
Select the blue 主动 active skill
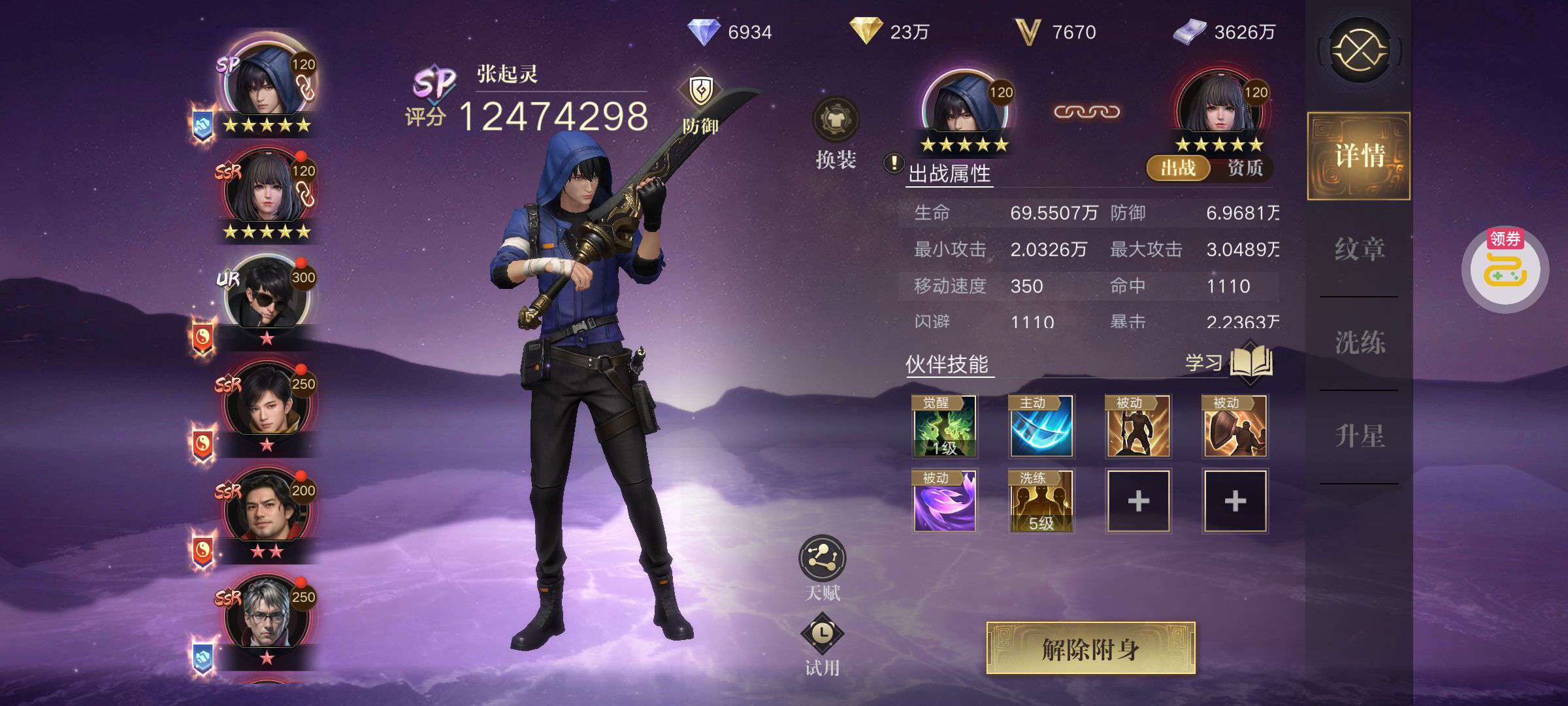(1041, 426)
